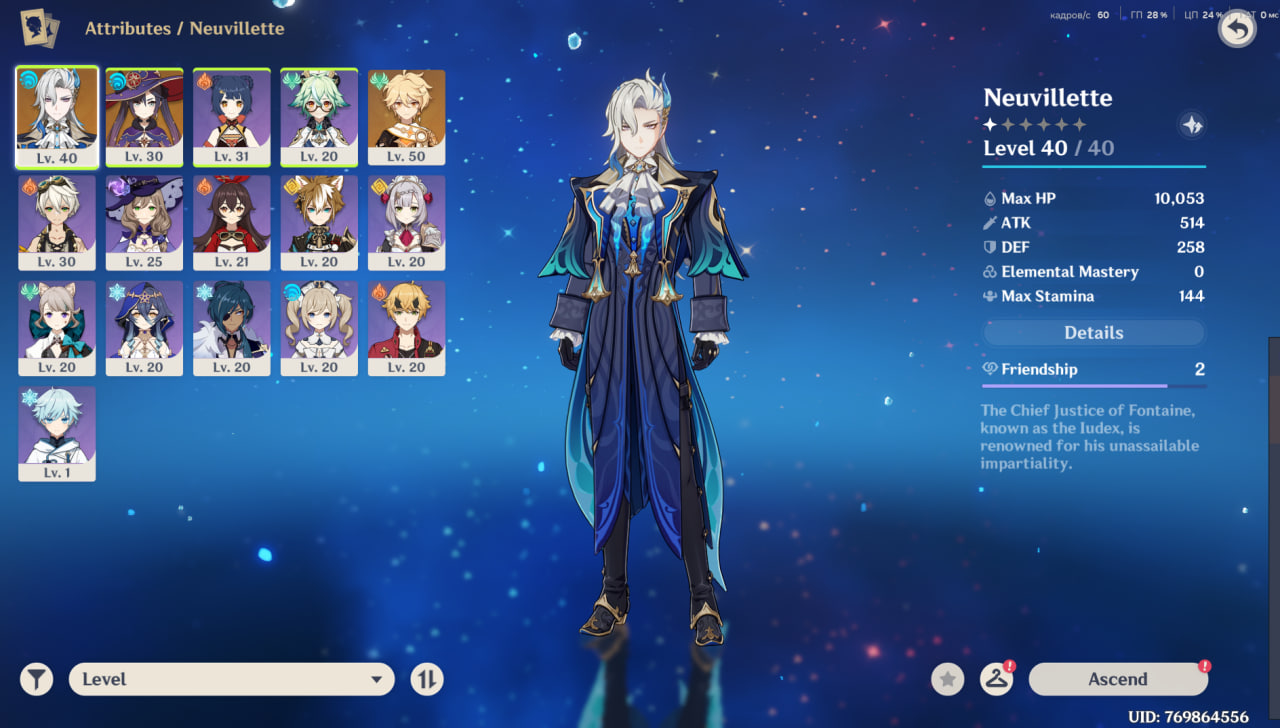Click the sparkle icon beside Neuvillette's name
This screenshot has width=1280, height=728.
(1191, 125)
